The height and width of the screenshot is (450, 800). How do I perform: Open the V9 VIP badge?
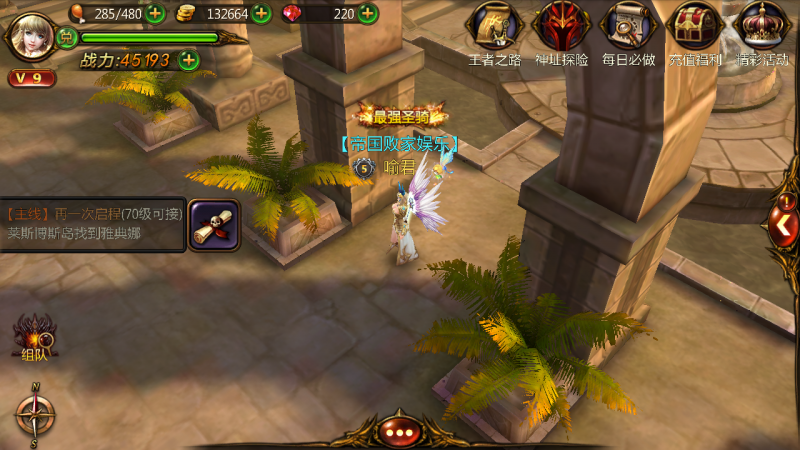[x=30, y=77]
